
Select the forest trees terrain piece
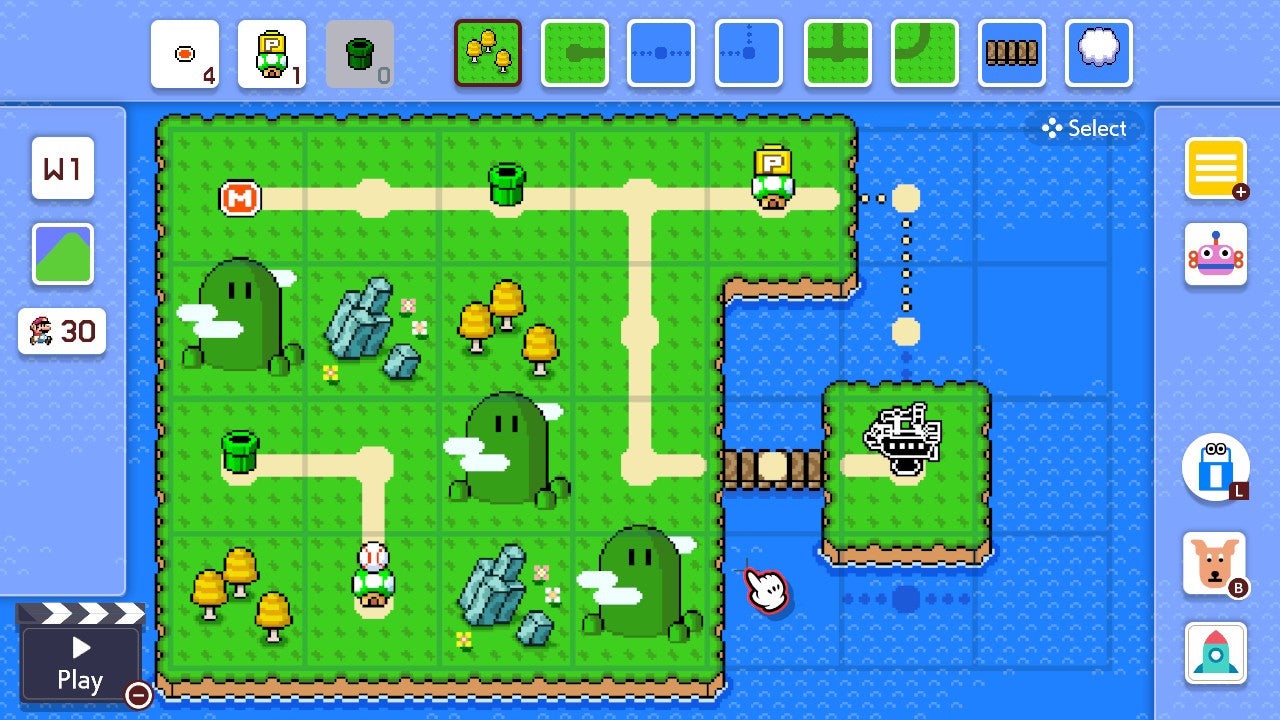click(488, 55)
